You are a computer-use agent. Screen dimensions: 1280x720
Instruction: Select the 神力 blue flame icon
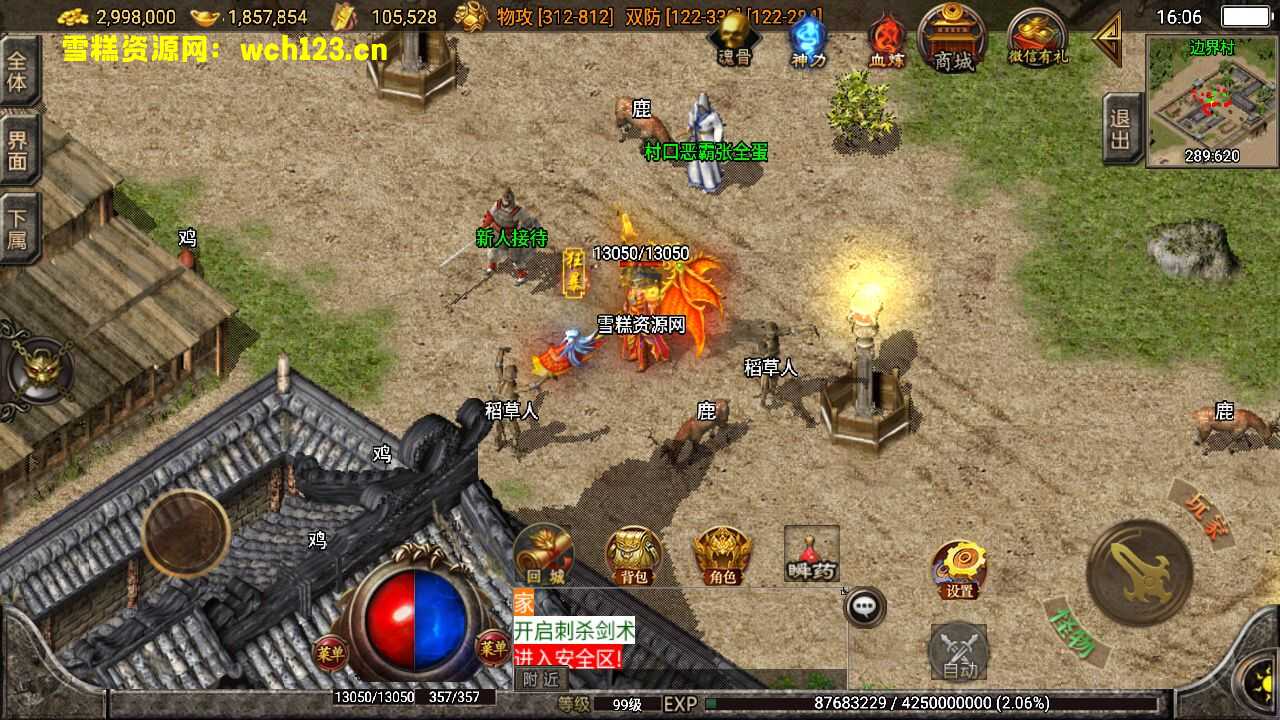[808, 40]
